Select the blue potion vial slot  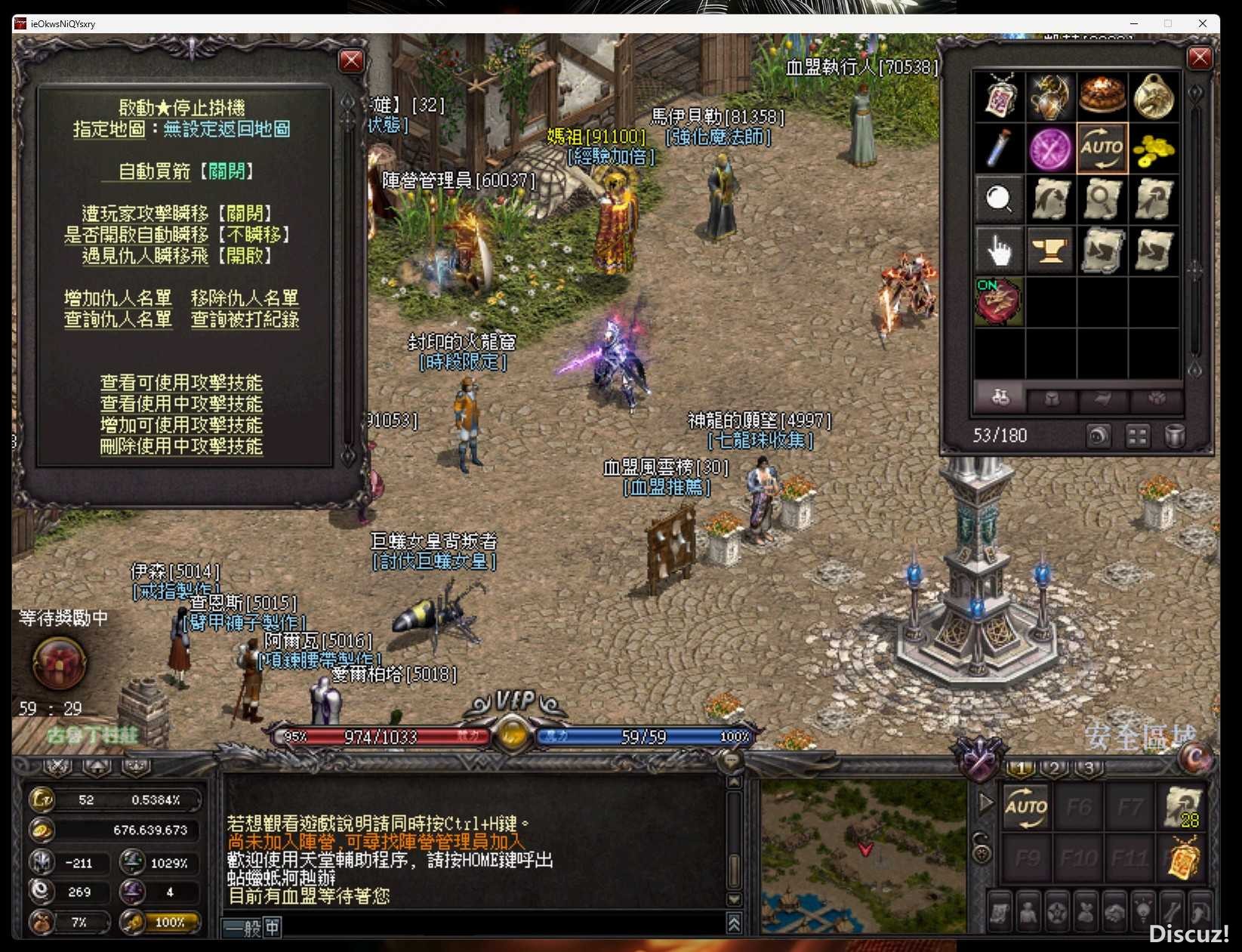pyautogui.click(x=999, y=148)
